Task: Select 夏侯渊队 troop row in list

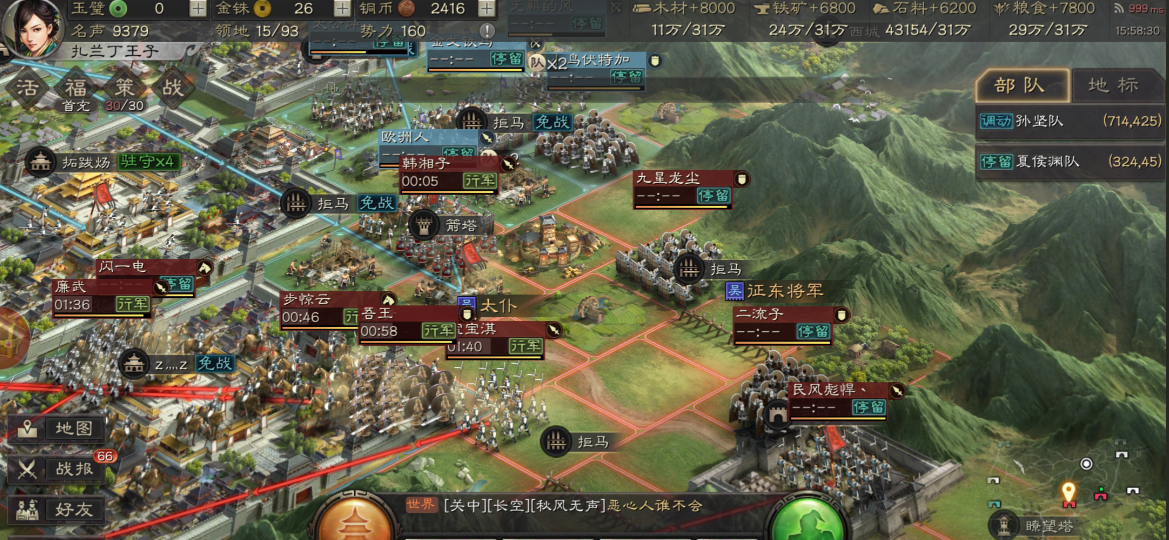Action: coord(1069,161)
